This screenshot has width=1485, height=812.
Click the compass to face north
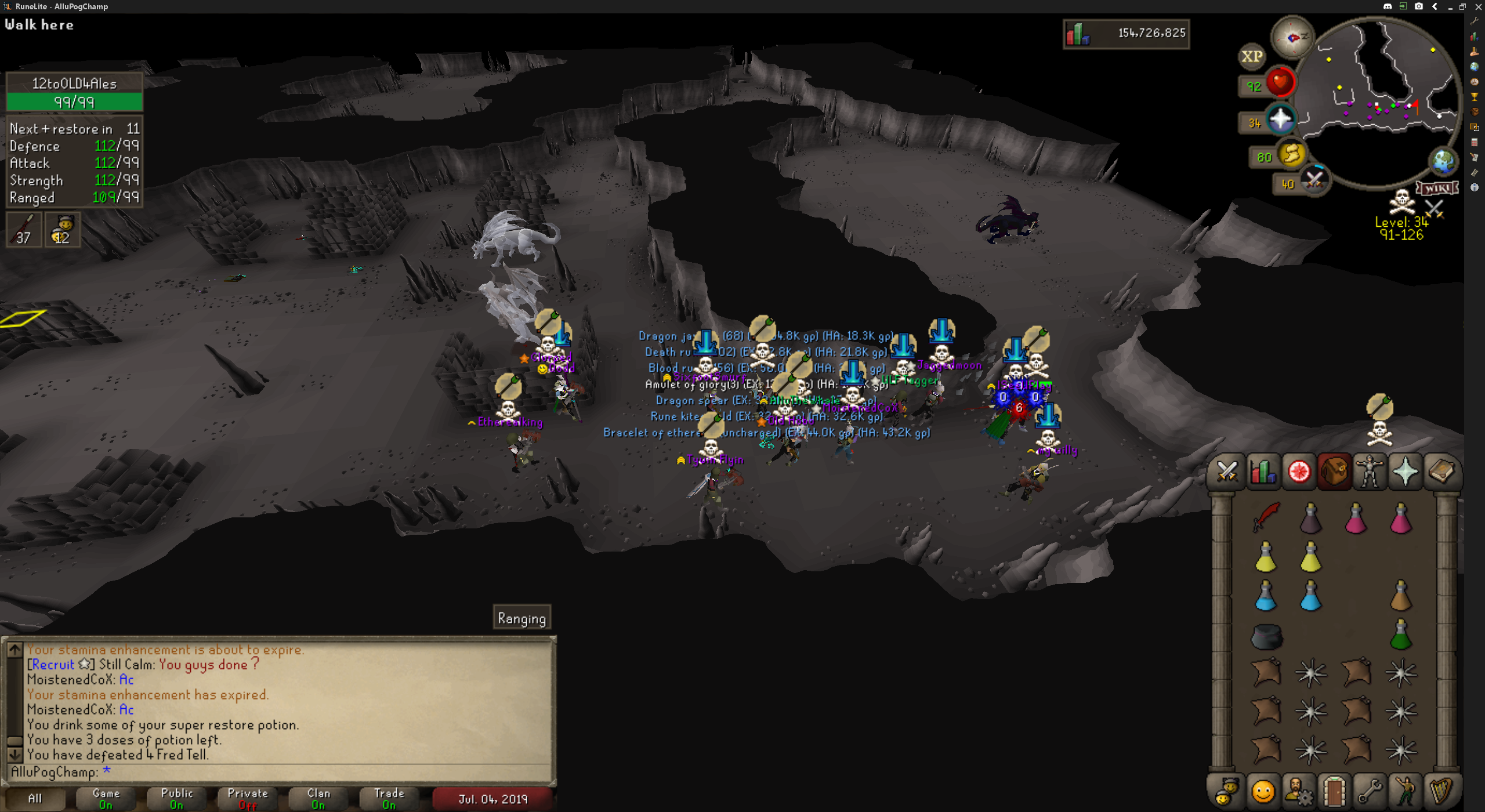[x=1292, y=38]
